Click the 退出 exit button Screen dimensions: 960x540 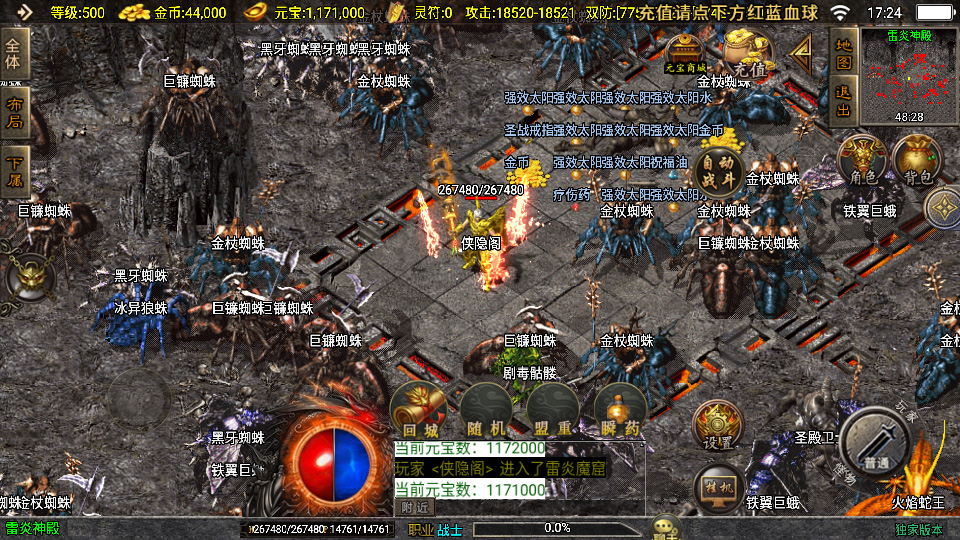(x=843, y=100)
